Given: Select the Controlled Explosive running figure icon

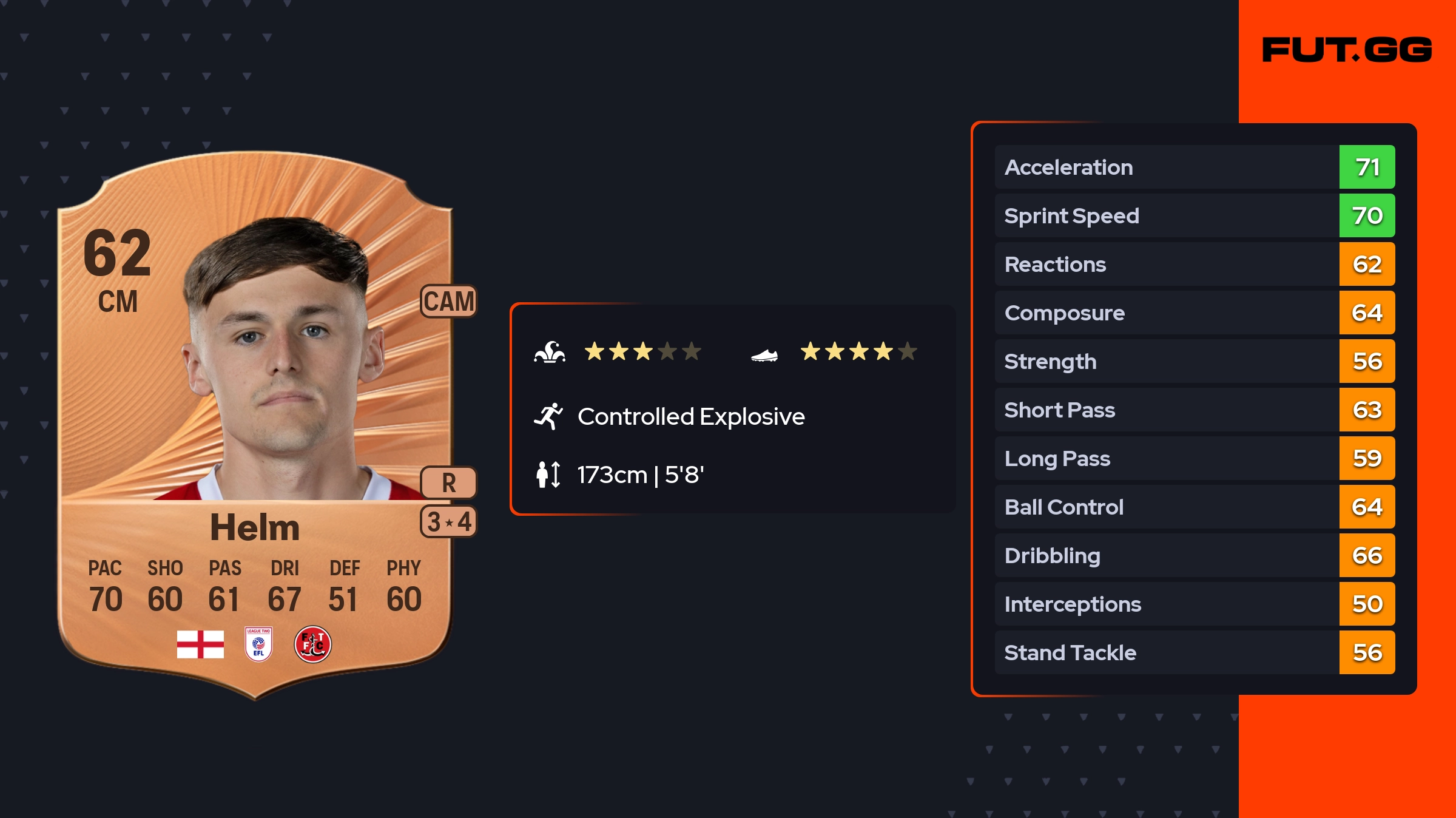Looking at the screenshot, I should click(x=548, y=416).
